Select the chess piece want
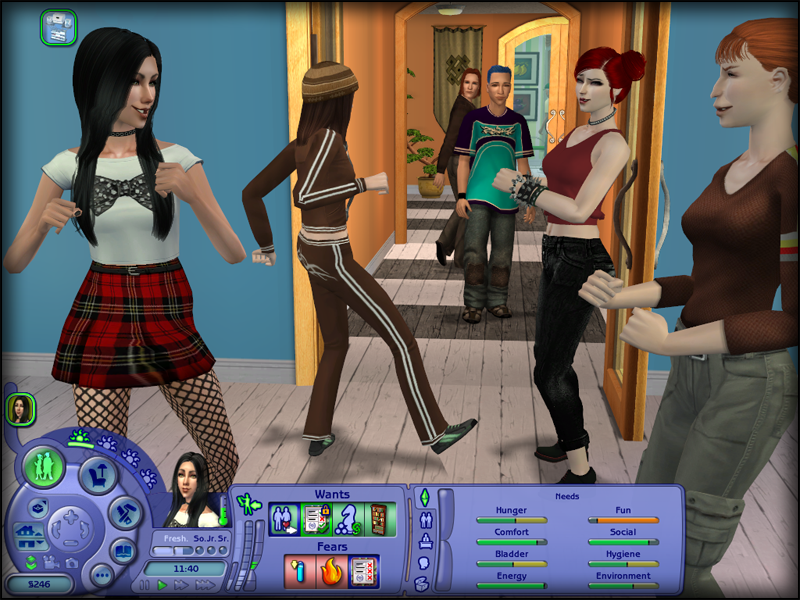 347,521
